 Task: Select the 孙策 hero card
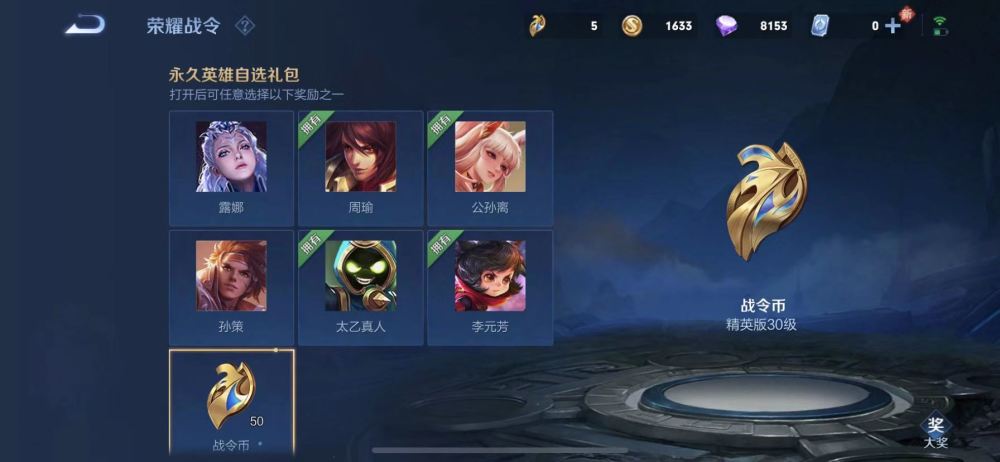(x=231, y=287)
